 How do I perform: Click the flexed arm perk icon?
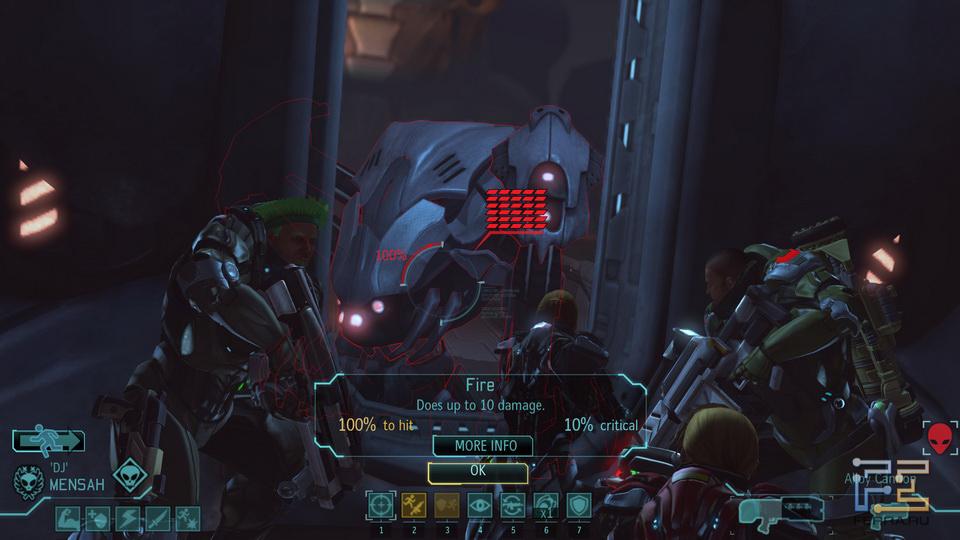click(x=69, y=518)
